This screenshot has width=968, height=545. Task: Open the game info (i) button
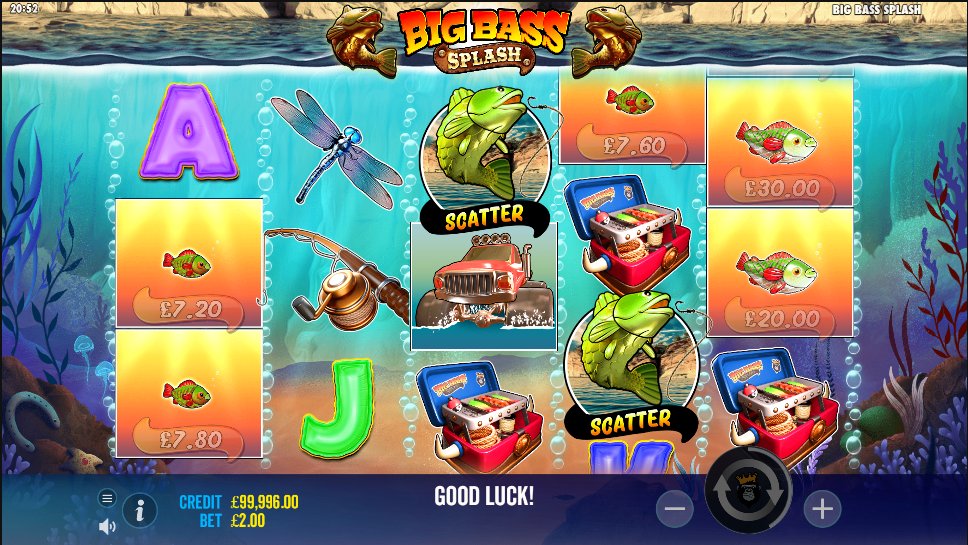139,511
